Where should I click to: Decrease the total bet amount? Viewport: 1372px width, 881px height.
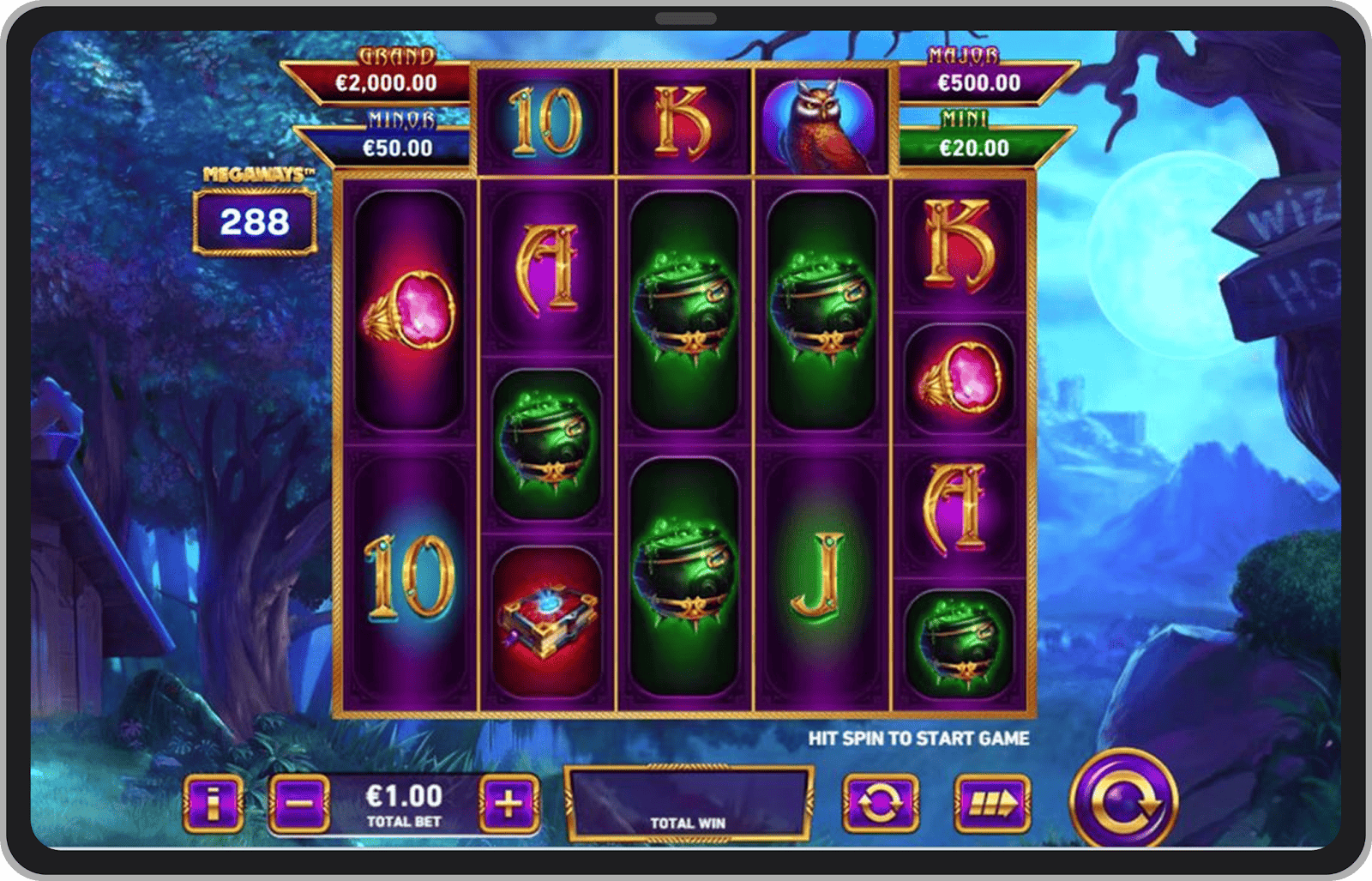[298, 804]
